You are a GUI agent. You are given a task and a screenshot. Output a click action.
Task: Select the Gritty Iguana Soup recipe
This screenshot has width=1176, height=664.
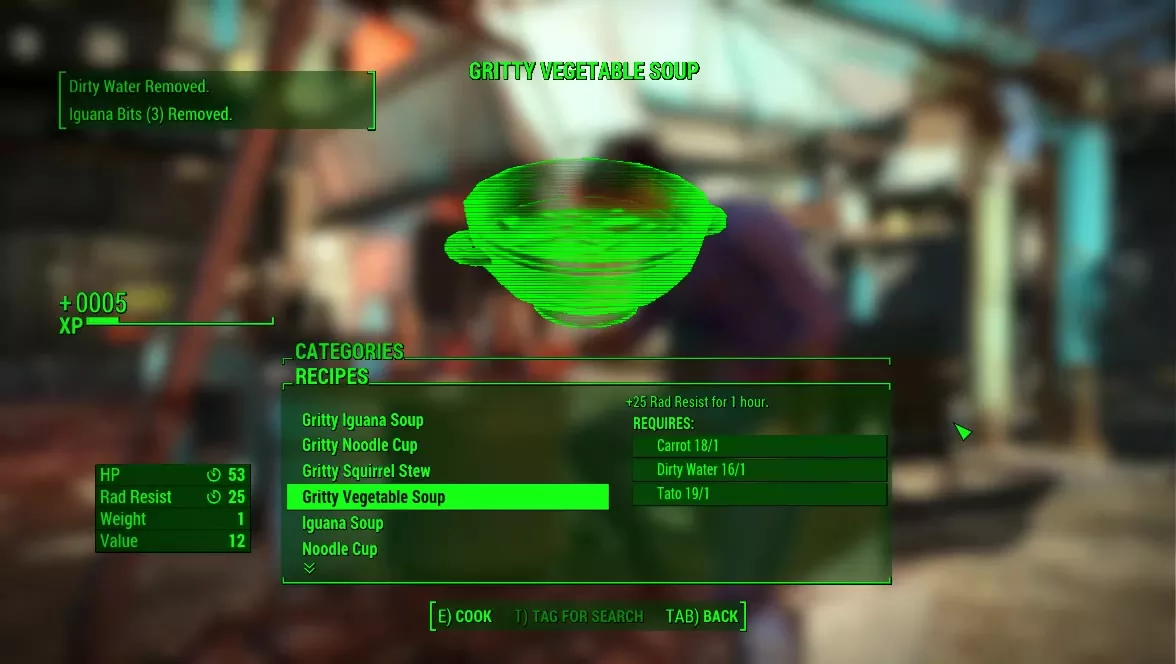pos(362,420)
